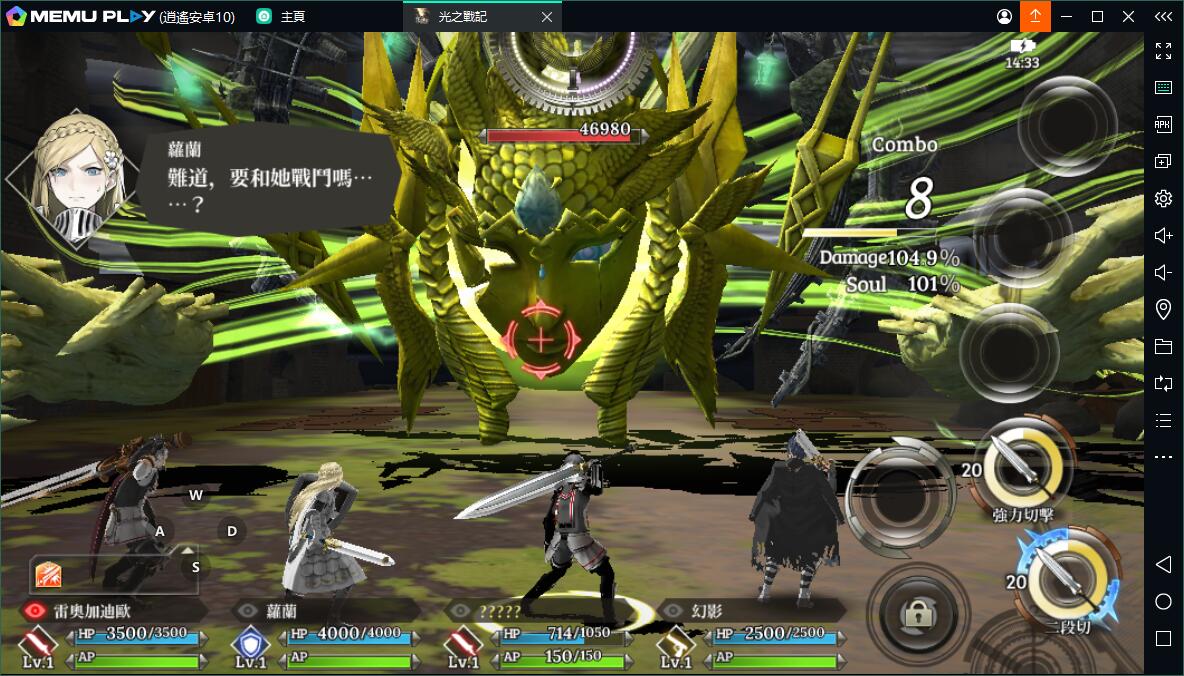Image resolution: width=1184 pixels, height=676 pixels.
Task: Tap the padlock target-lock button
Action: point(917,614)
